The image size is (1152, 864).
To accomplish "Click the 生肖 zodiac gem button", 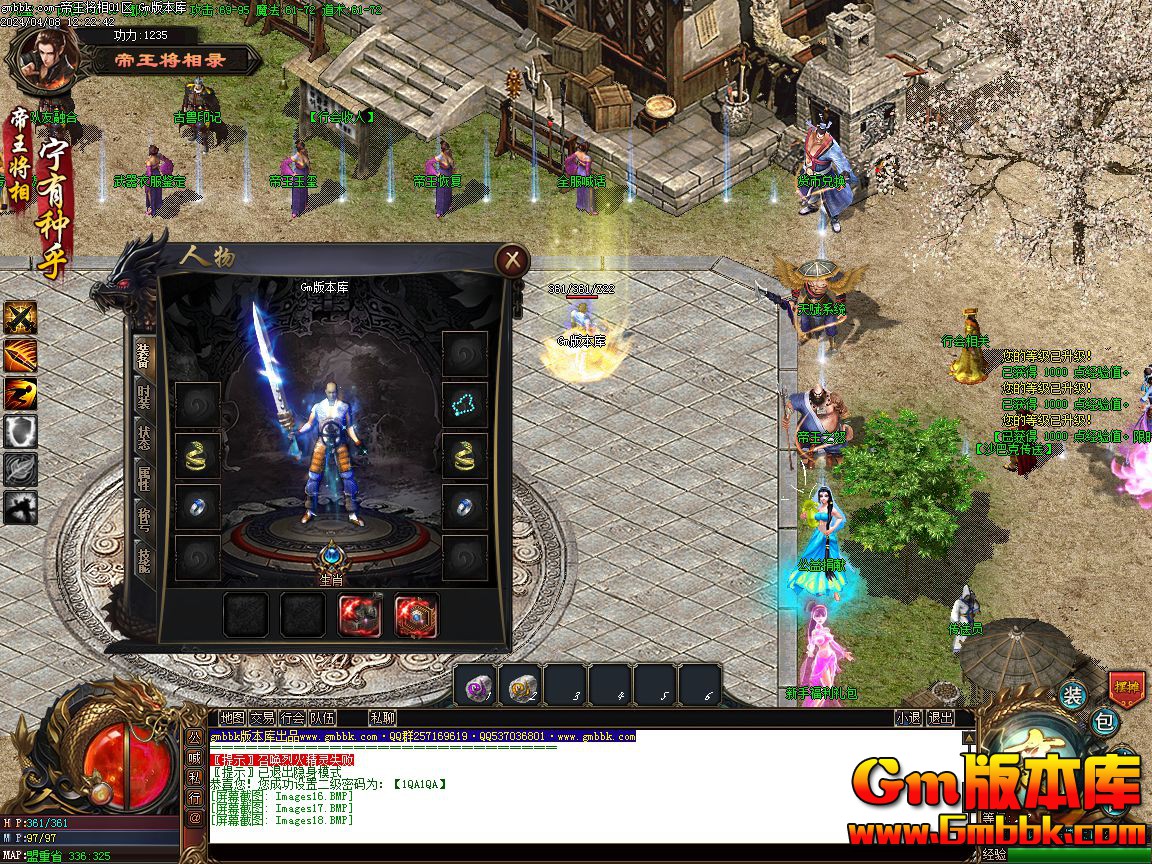I will pos(331,560).
